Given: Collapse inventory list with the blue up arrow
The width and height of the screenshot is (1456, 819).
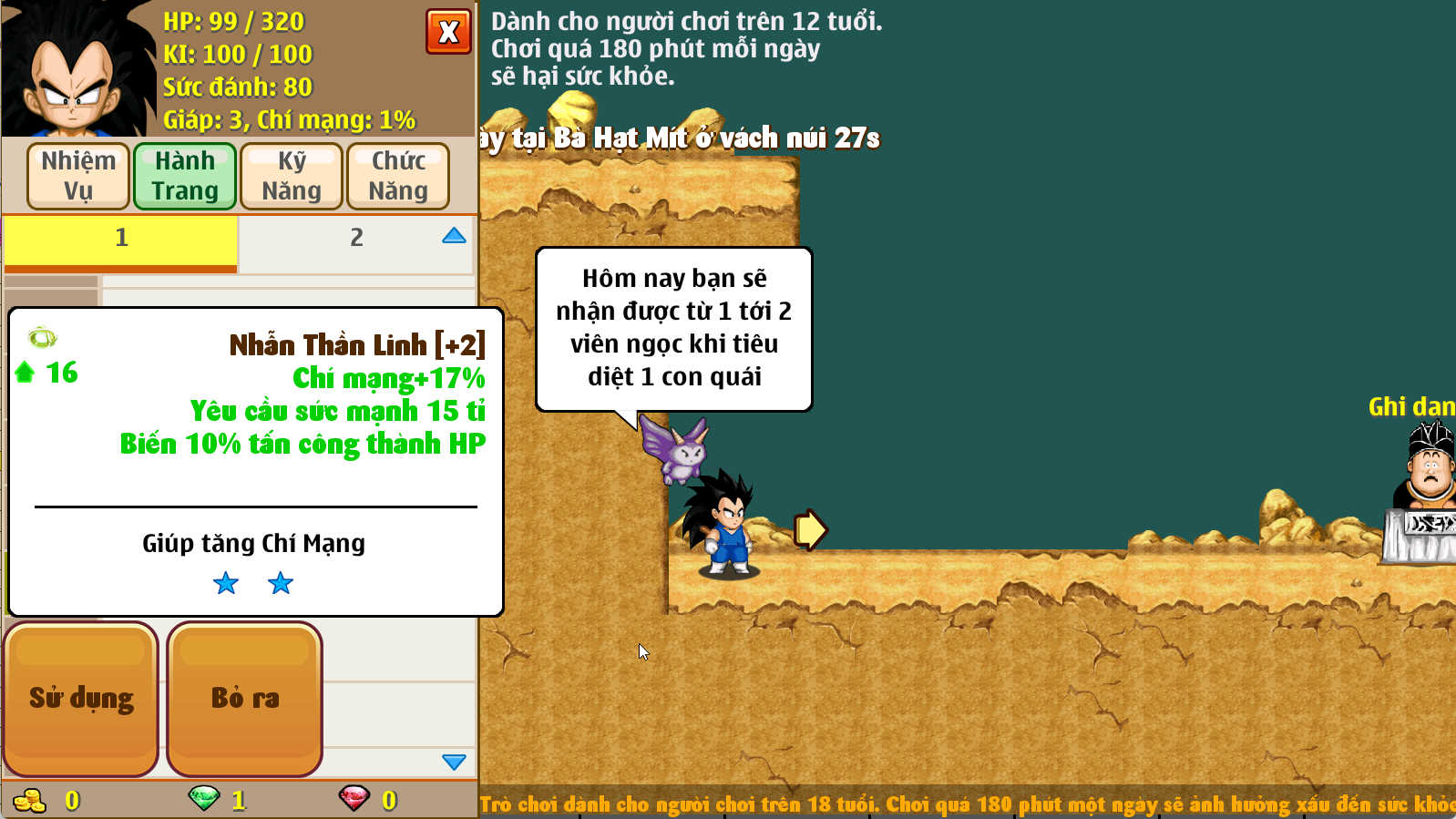Looking at the screenshot, I should point(453,237).
